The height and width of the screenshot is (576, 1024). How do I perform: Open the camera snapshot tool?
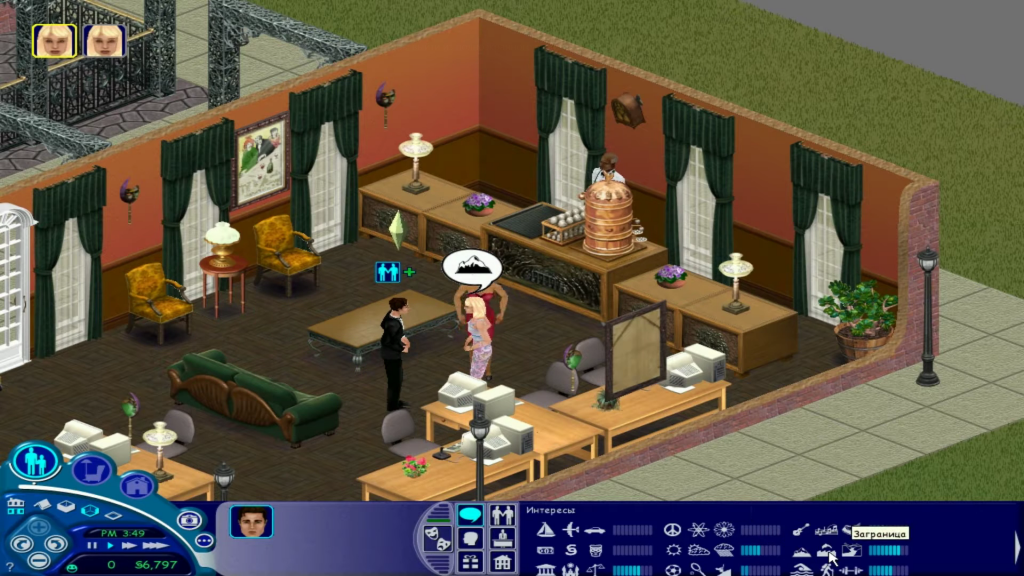[x=191, y=521]
